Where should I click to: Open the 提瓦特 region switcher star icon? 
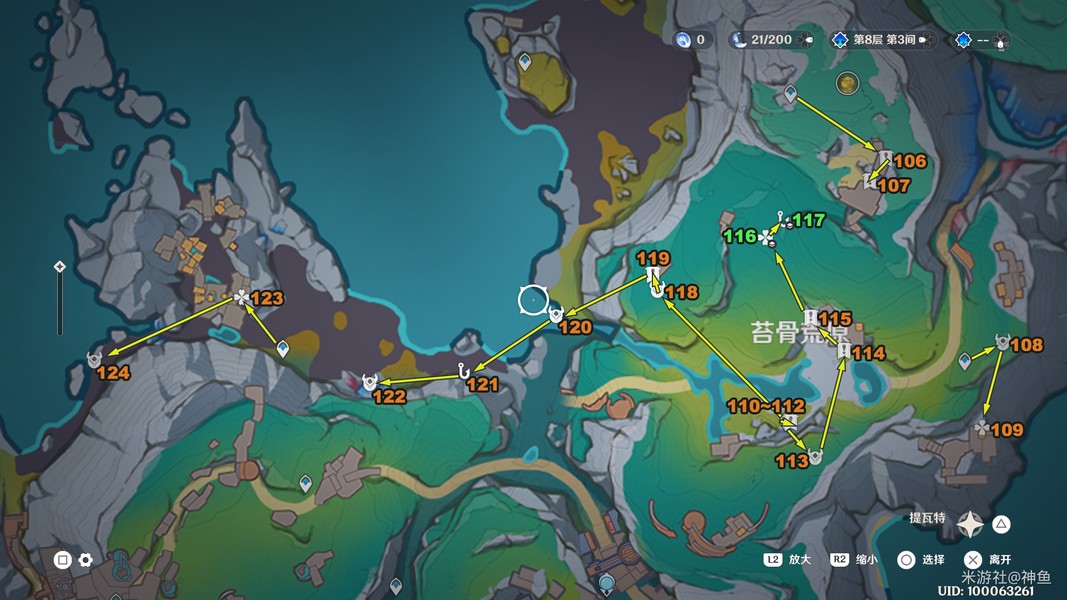970,523
